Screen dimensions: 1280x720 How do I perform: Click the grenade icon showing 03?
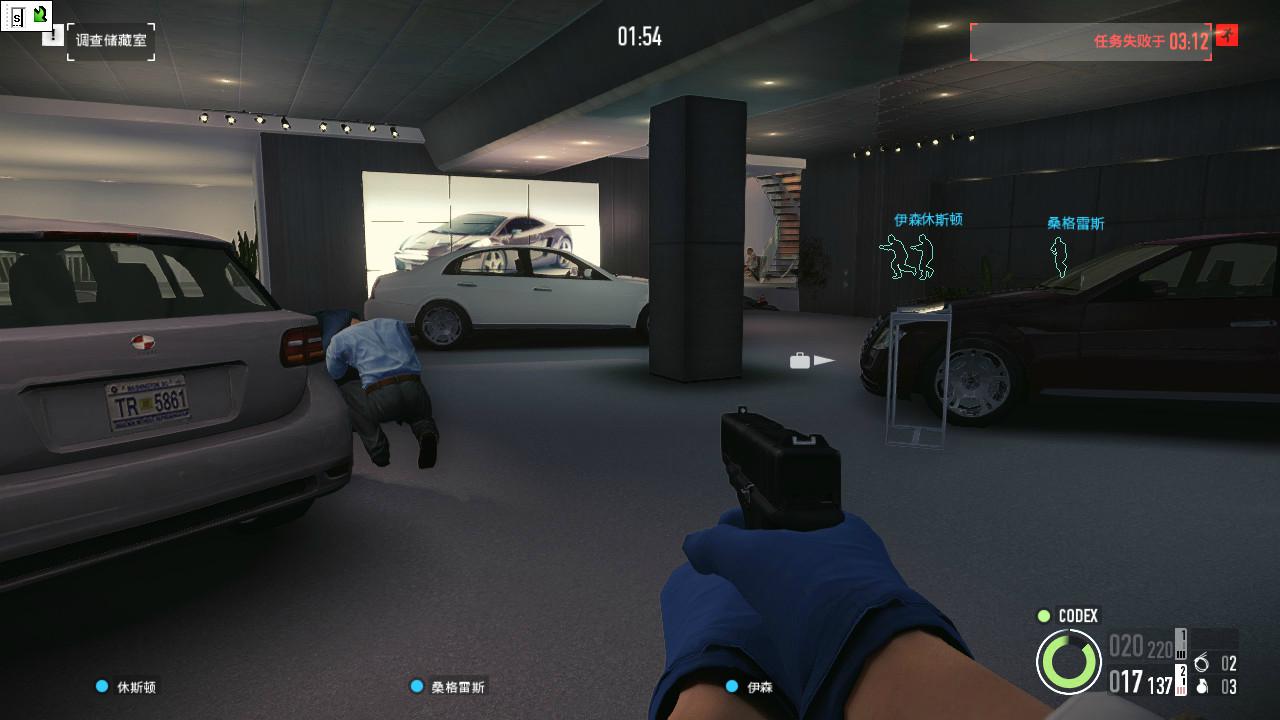tap(1203, 687)
